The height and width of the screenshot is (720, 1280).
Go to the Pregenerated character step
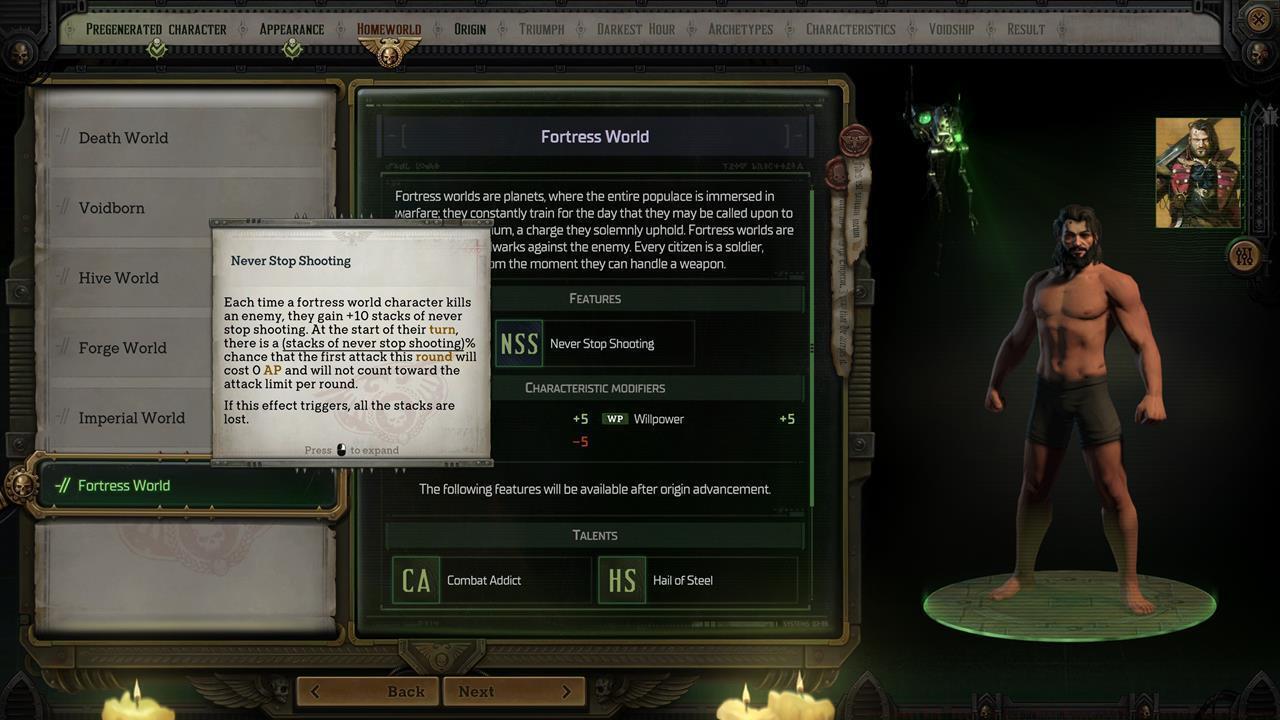click(156, 29)
